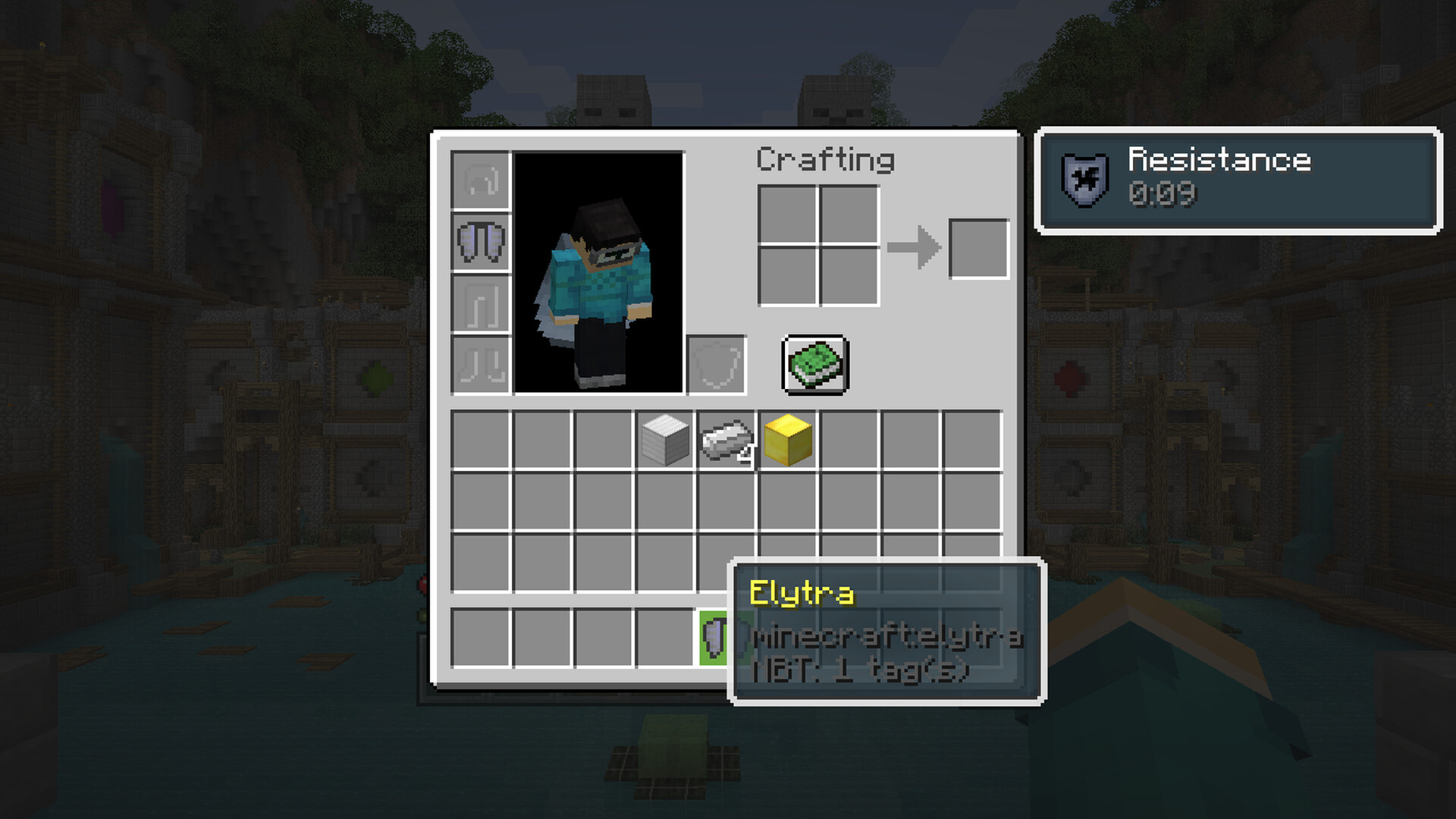The image size is (1456, 819).
Task: Select the iron ingot stack
Action: coord(726,440)
